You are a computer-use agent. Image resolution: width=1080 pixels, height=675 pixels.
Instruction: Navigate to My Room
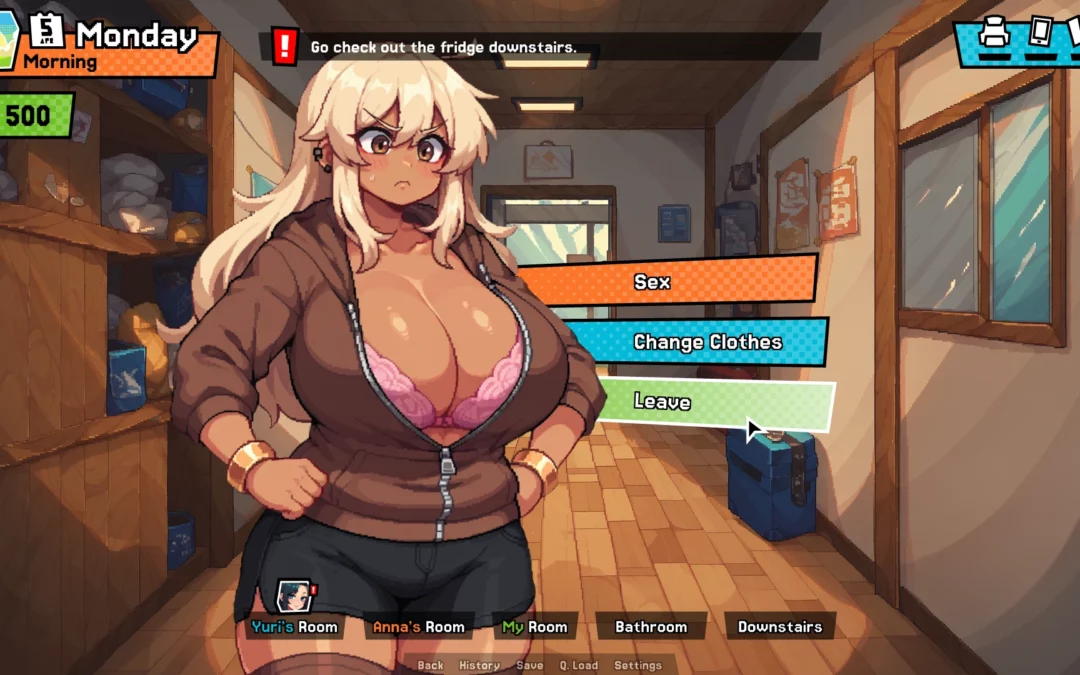pos(535,627)
